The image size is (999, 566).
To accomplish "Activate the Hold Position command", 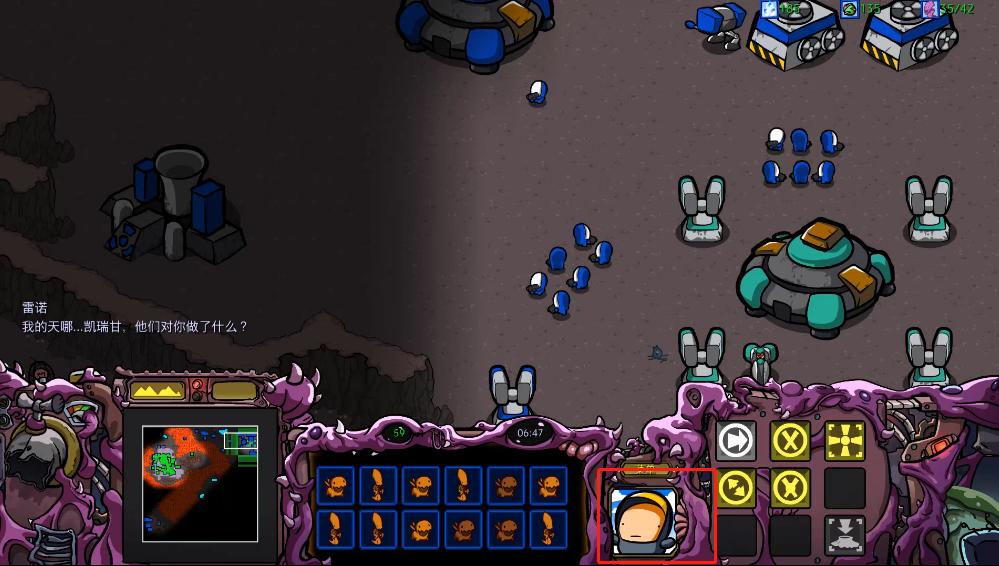I will click(789, 488).
